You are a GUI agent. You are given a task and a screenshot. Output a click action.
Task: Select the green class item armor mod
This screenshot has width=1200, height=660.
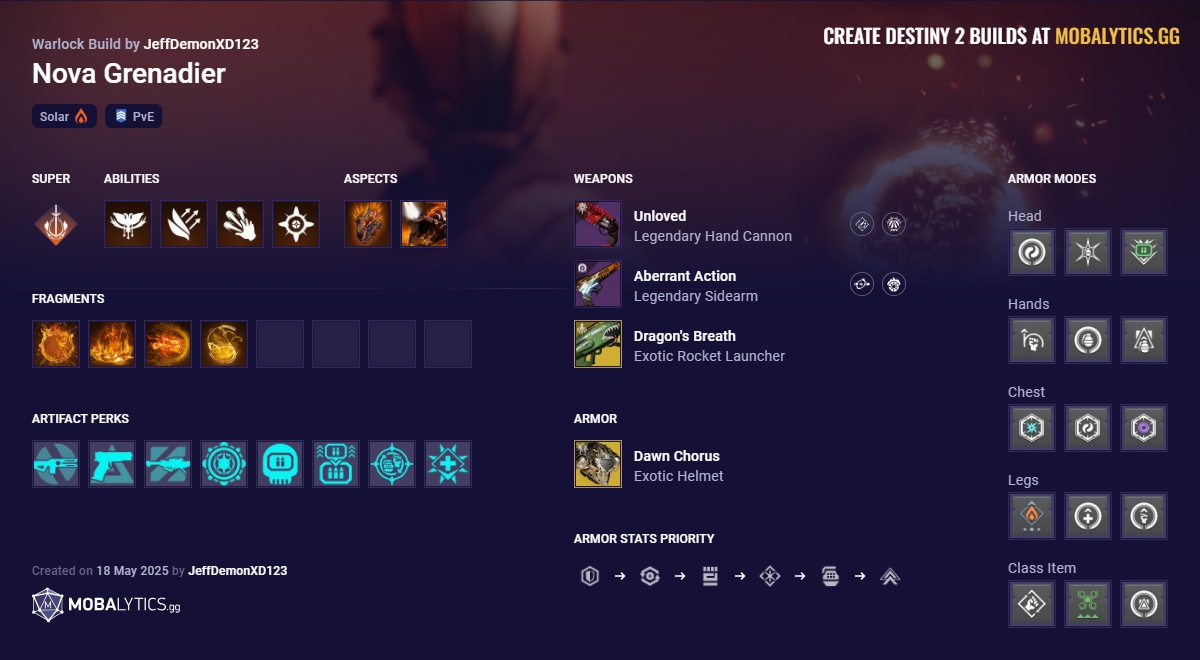(1088, 604)
